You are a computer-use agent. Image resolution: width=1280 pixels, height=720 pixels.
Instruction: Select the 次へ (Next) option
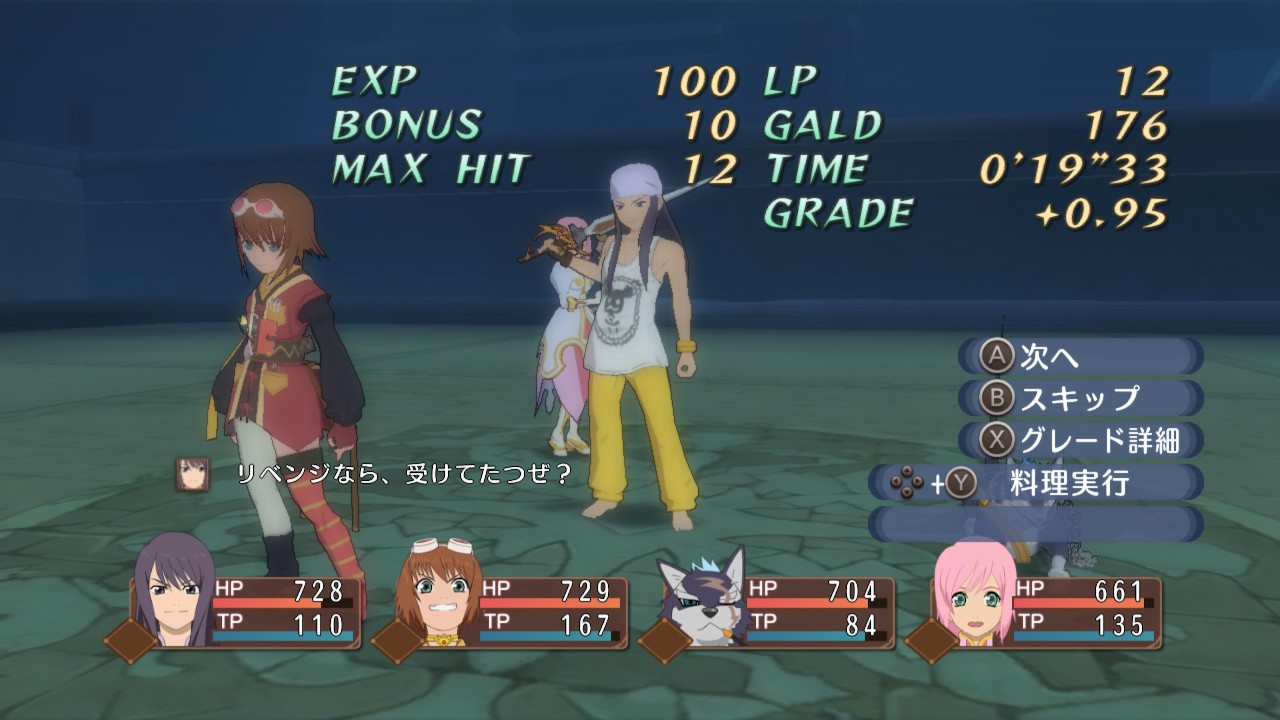pyautogui.click(x=1080, y=356)
